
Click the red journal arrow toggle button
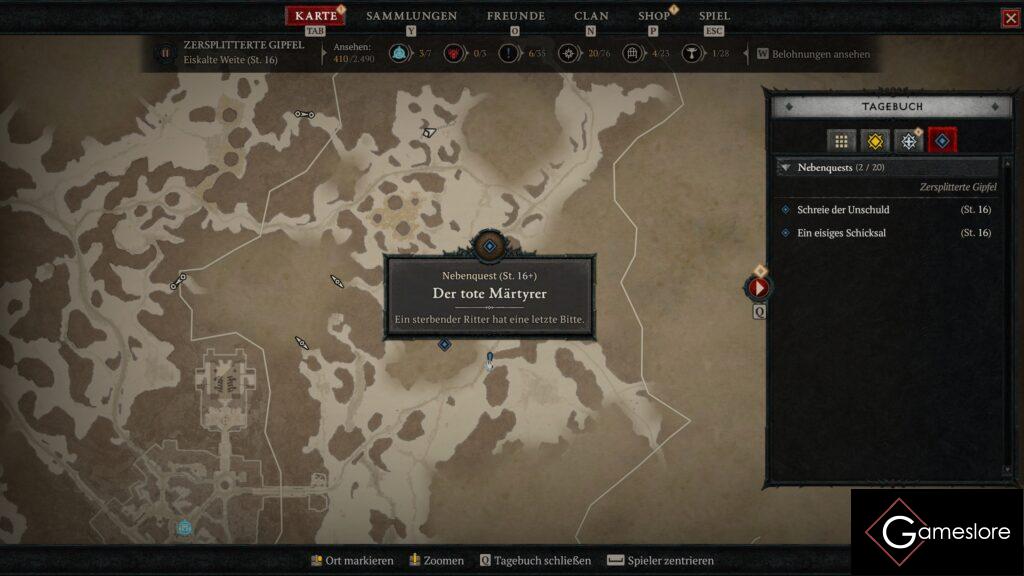point(759,288)
